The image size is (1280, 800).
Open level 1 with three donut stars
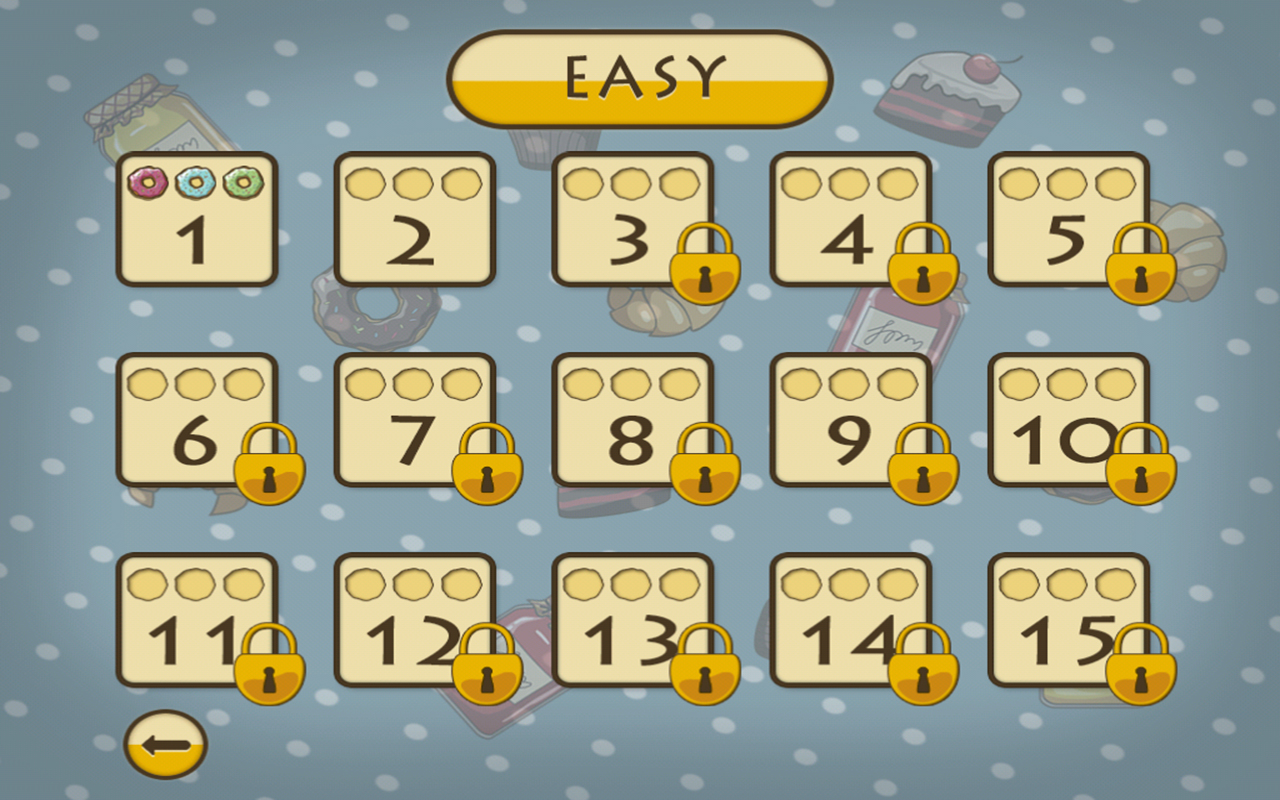[196, 220]
